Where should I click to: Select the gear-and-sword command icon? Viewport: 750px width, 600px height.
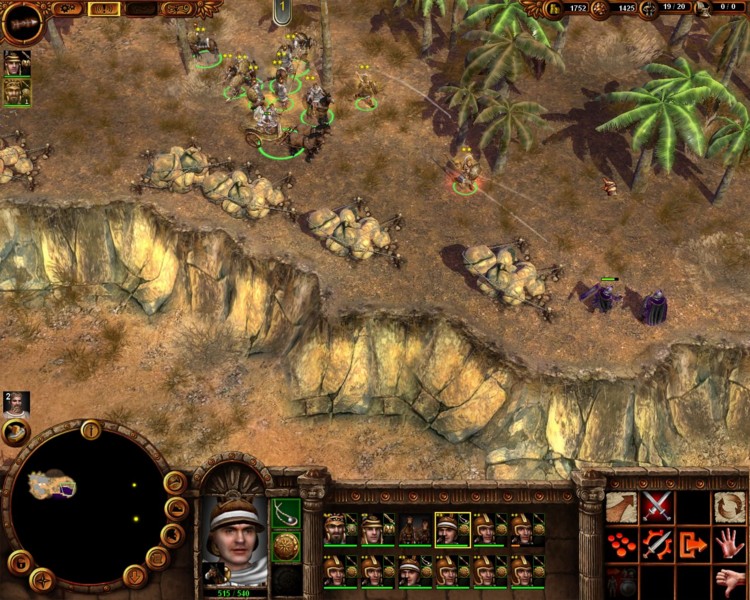[x=657, y=545]
